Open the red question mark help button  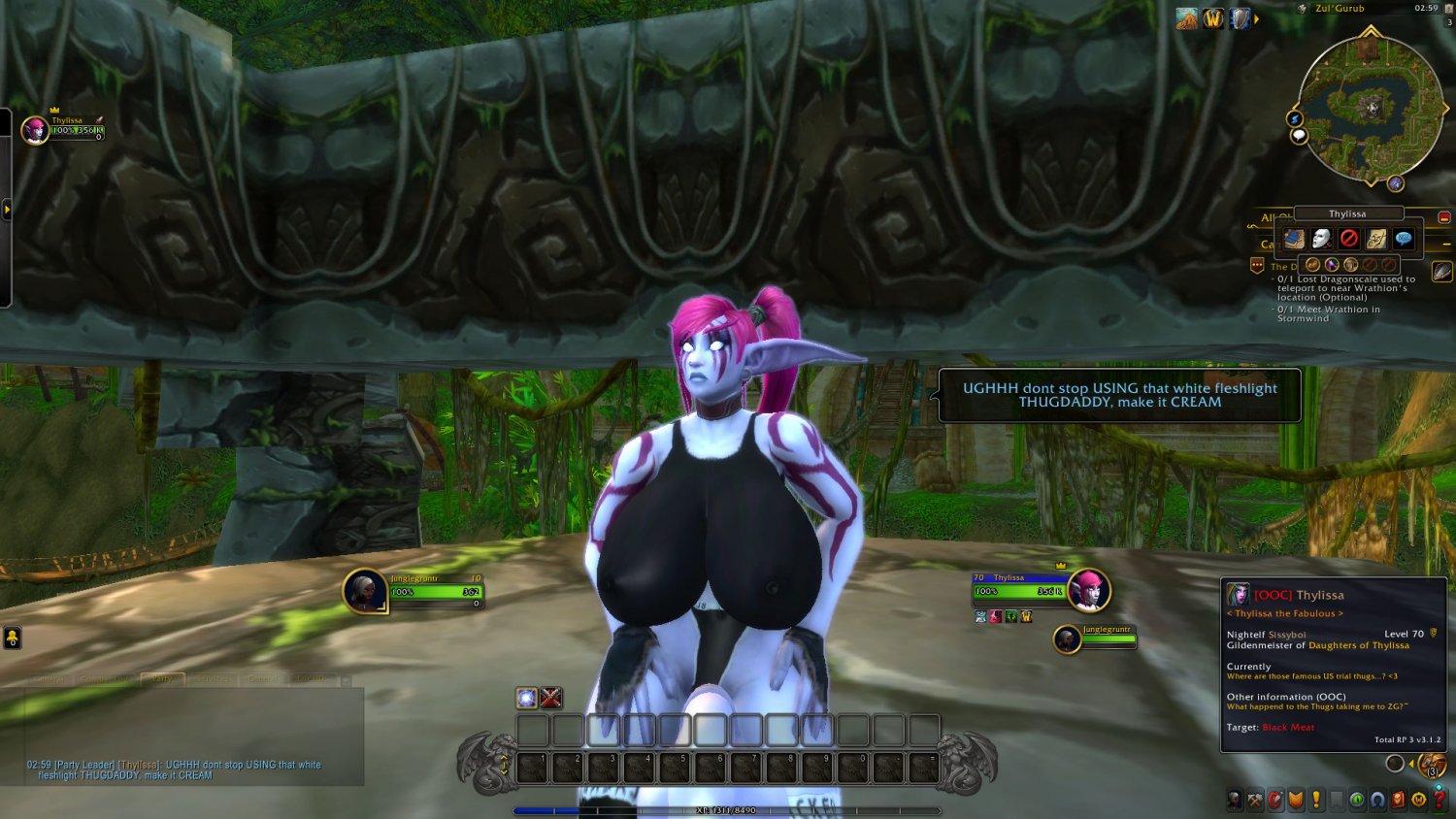pos(1439,800)
